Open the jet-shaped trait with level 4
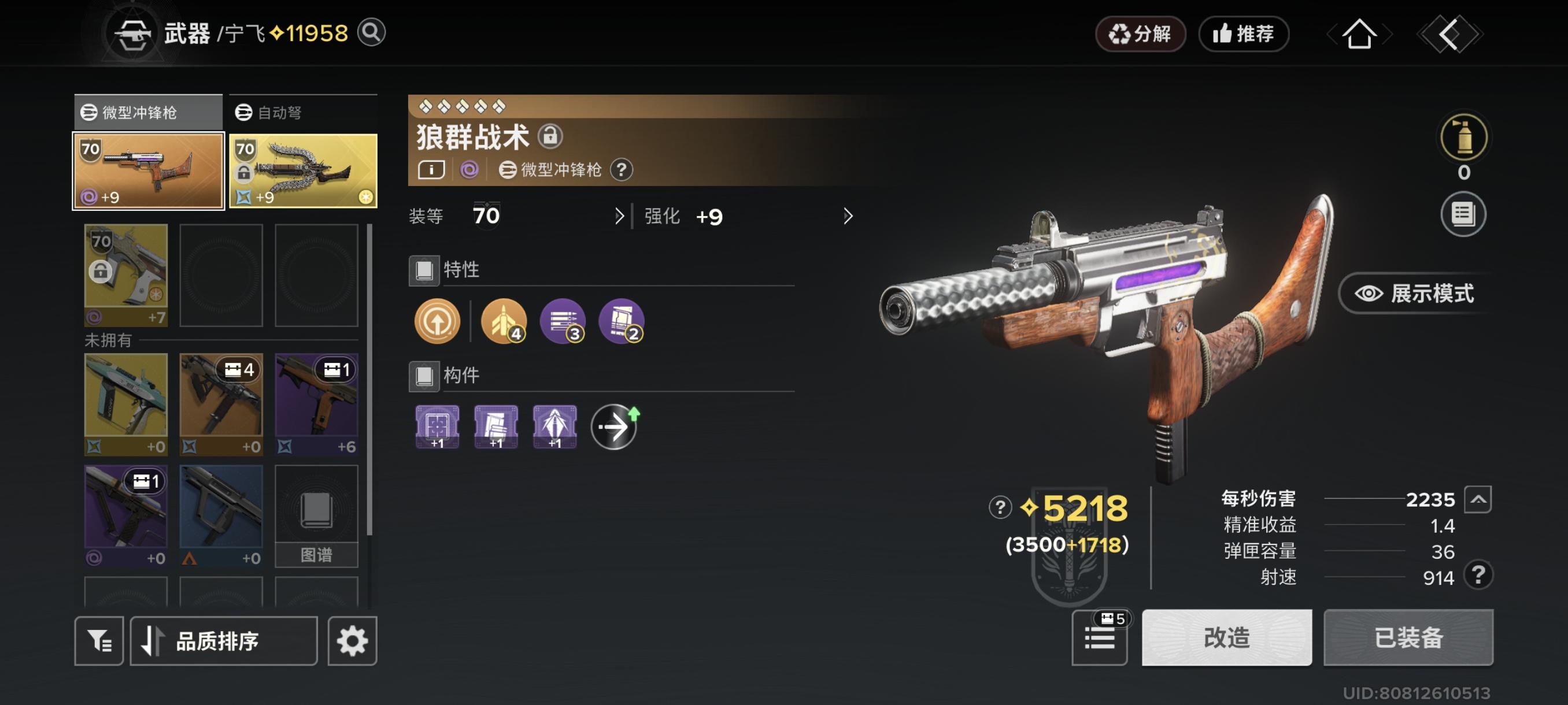 (x=503, y=321)
